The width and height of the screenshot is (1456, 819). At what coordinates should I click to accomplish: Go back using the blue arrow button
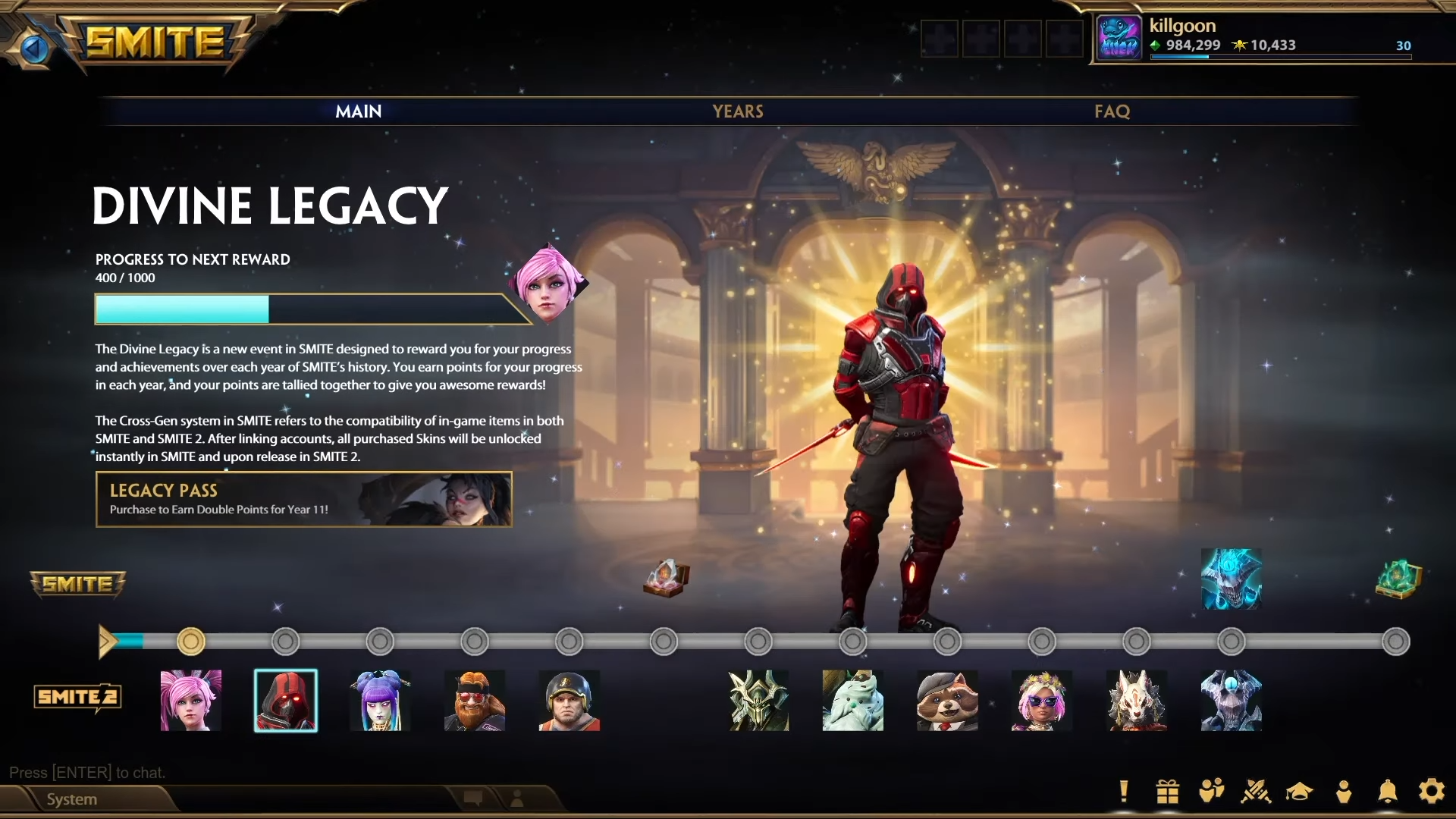(x=33, y=49)
